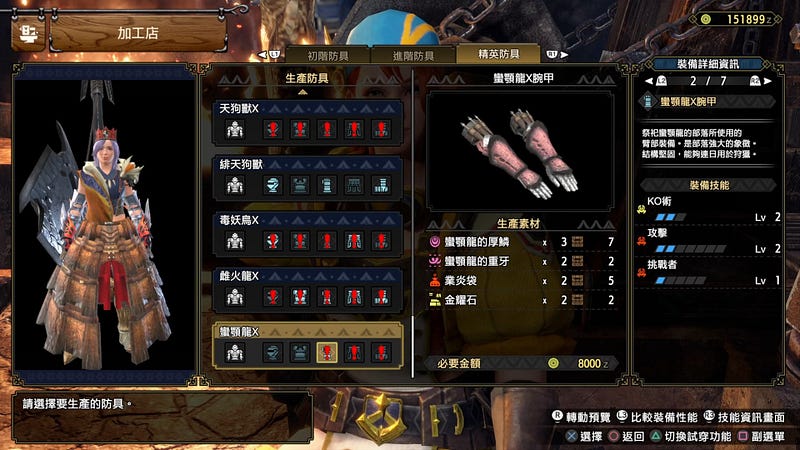Image resolution: width=800 pixels, height=450 pixels.
Task: Select the 精英防具 tab
Action: pos(497,56)
